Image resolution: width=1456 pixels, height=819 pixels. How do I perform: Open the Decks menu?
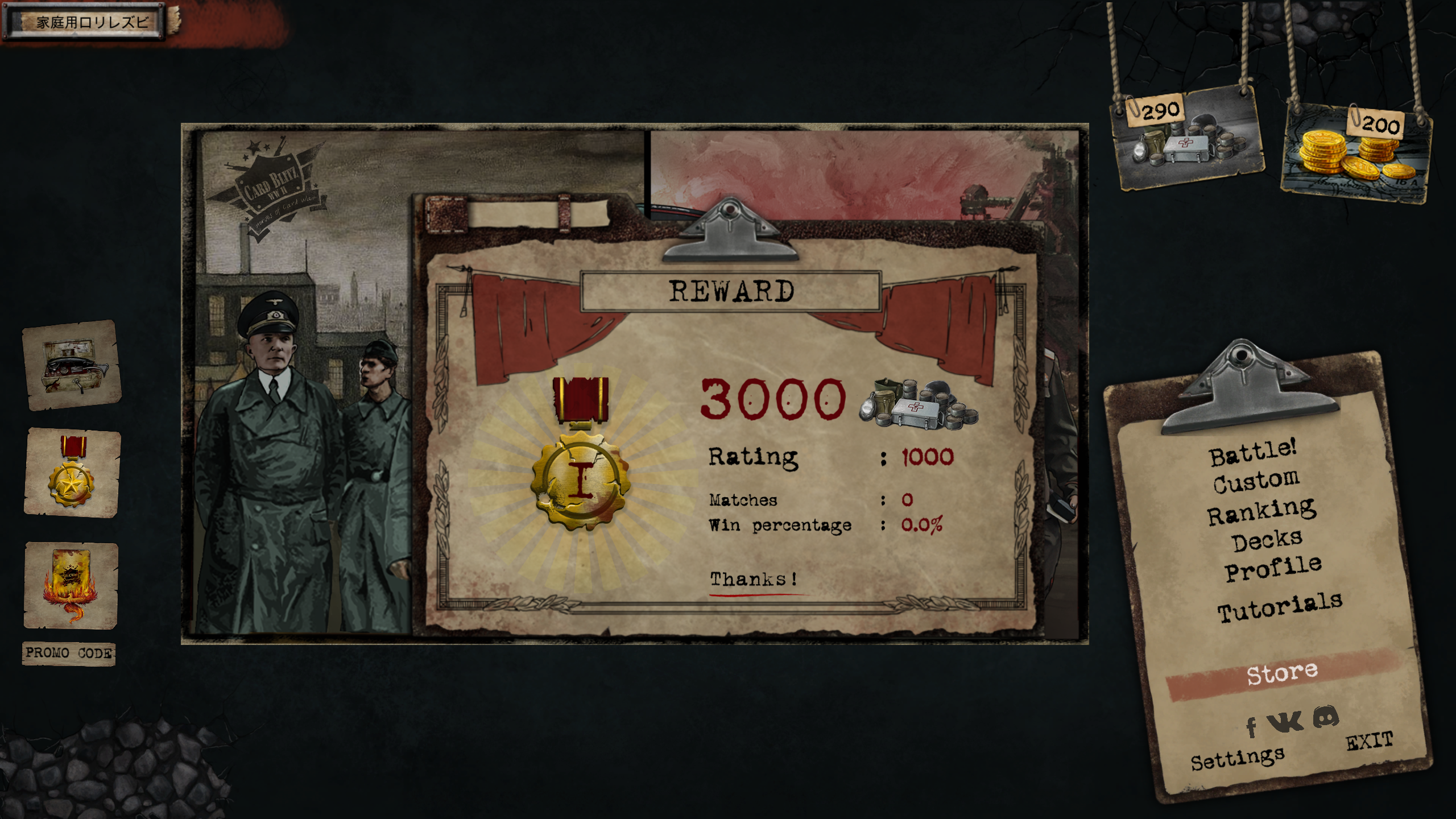(x=1267, y=541)
